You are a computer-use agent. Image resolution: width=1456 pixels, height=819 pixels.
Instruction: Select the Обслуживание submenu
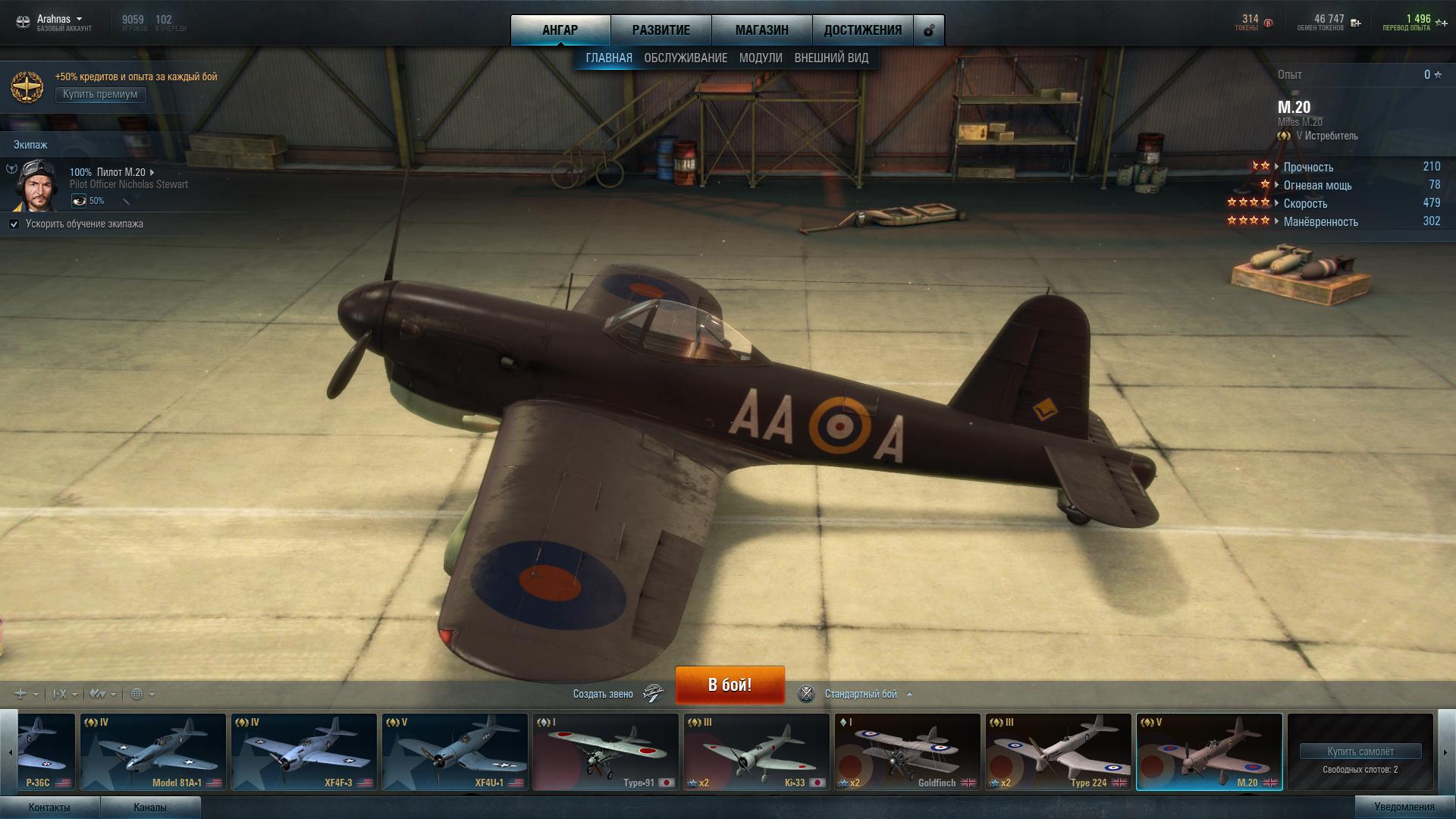coord(686,58)
